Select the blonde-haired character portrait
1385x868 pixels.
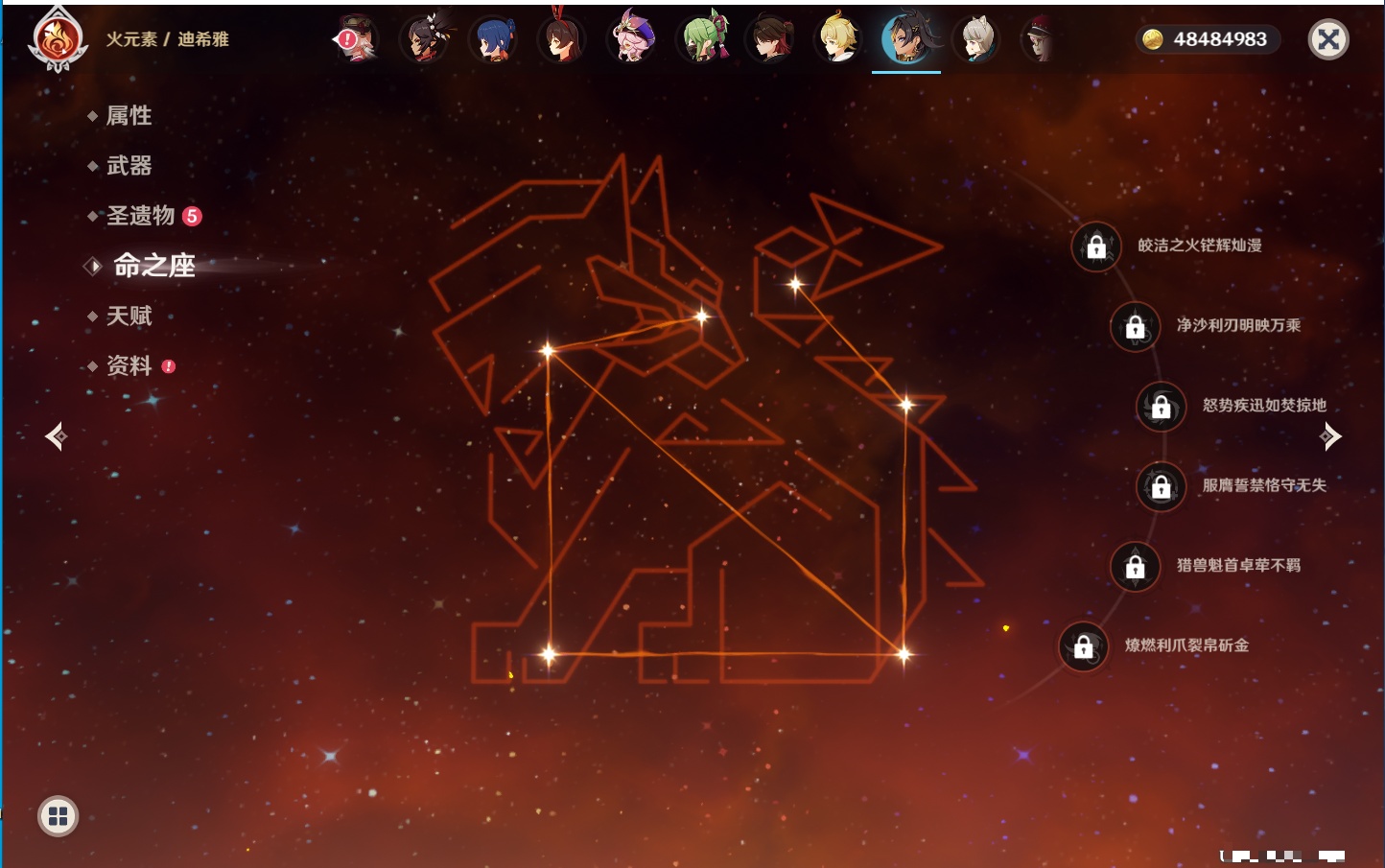click(x=837, y=39)
